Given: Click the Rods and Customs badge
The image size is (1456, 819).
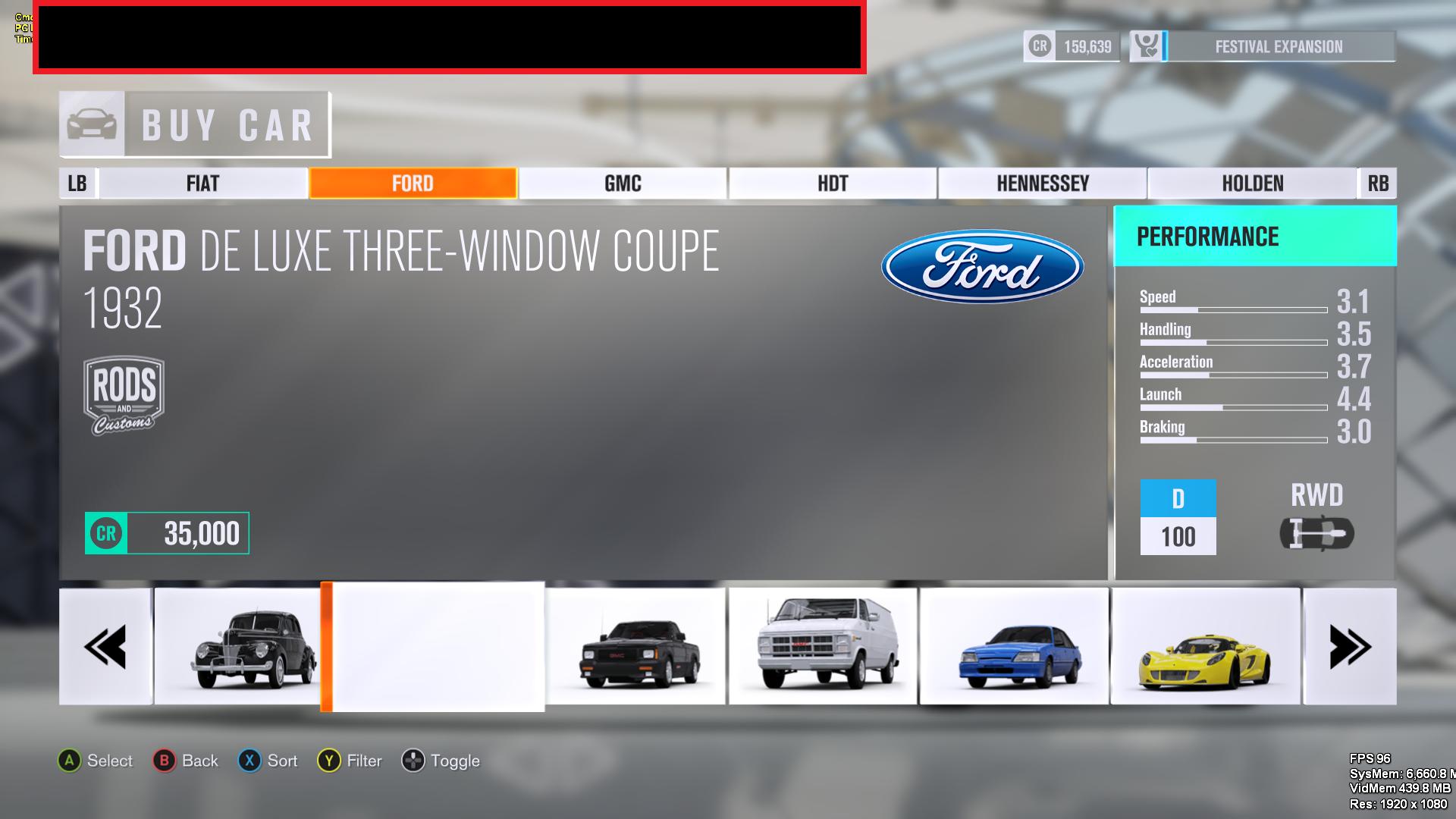Looking at the screenshot, I should [x=123, y=394].
